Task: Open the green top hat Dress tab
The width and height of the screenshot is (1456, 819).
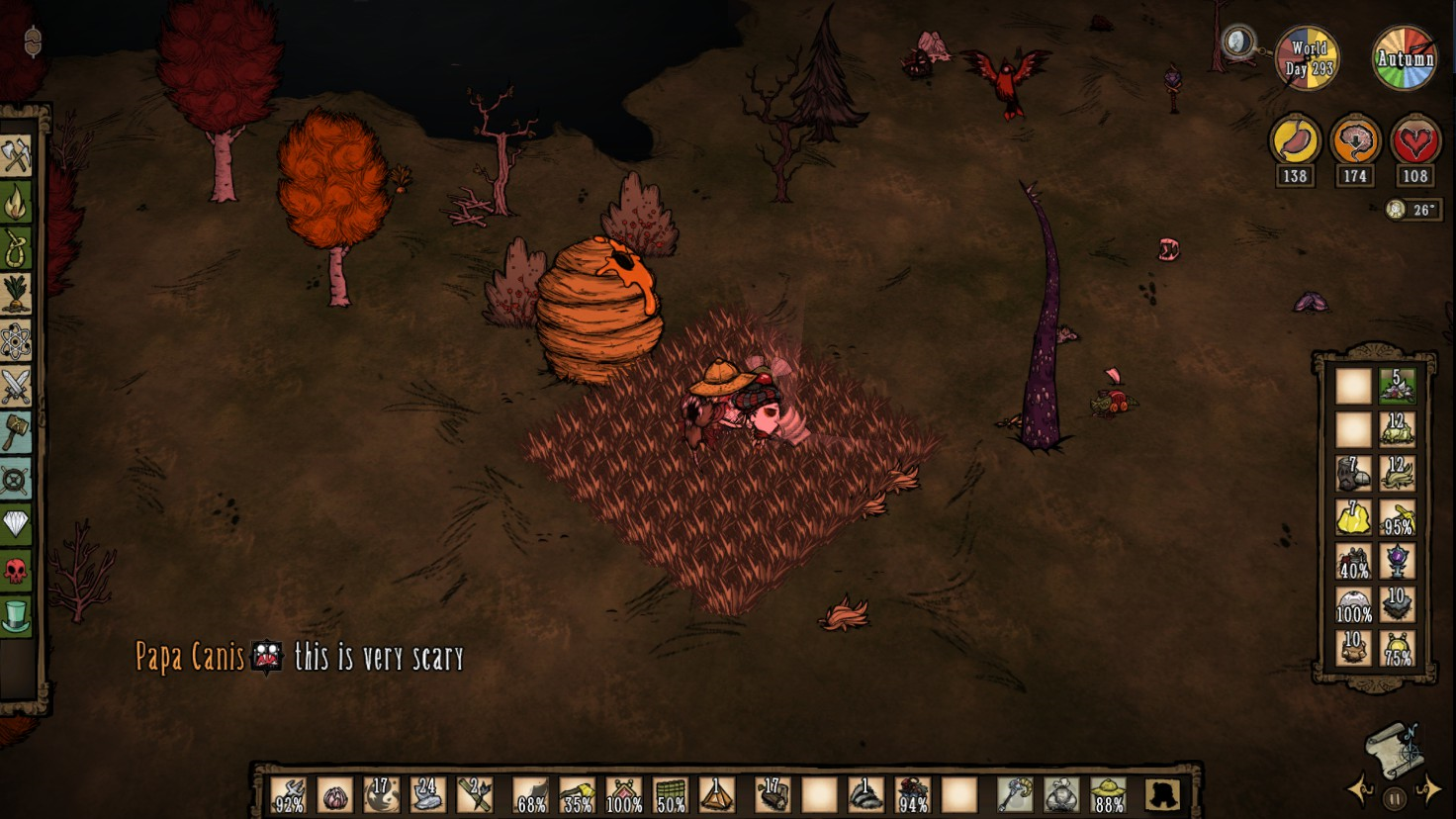Action: coord(17,615)
